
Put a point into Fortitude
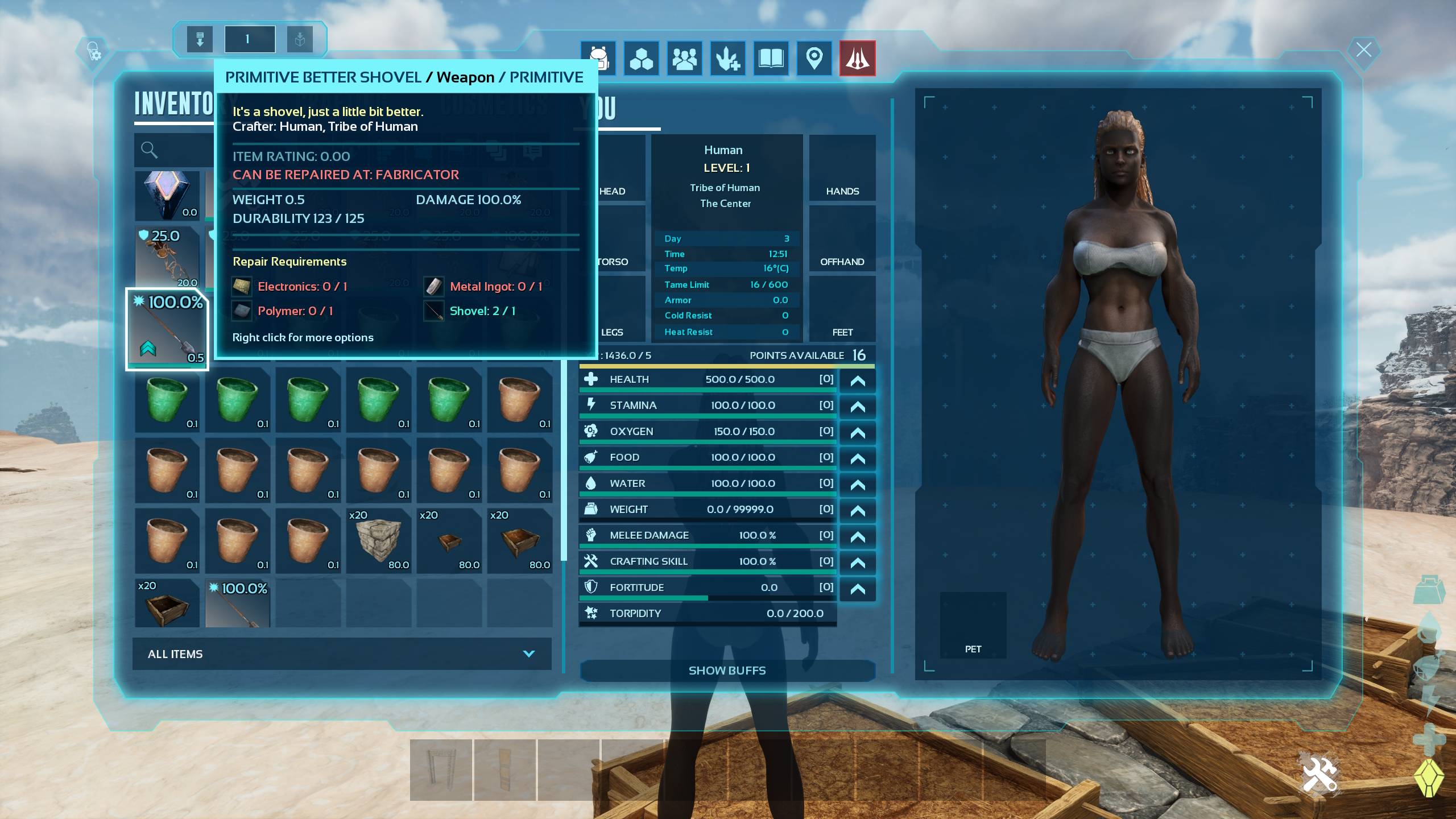pyautogui.click(x=857, y=588)
